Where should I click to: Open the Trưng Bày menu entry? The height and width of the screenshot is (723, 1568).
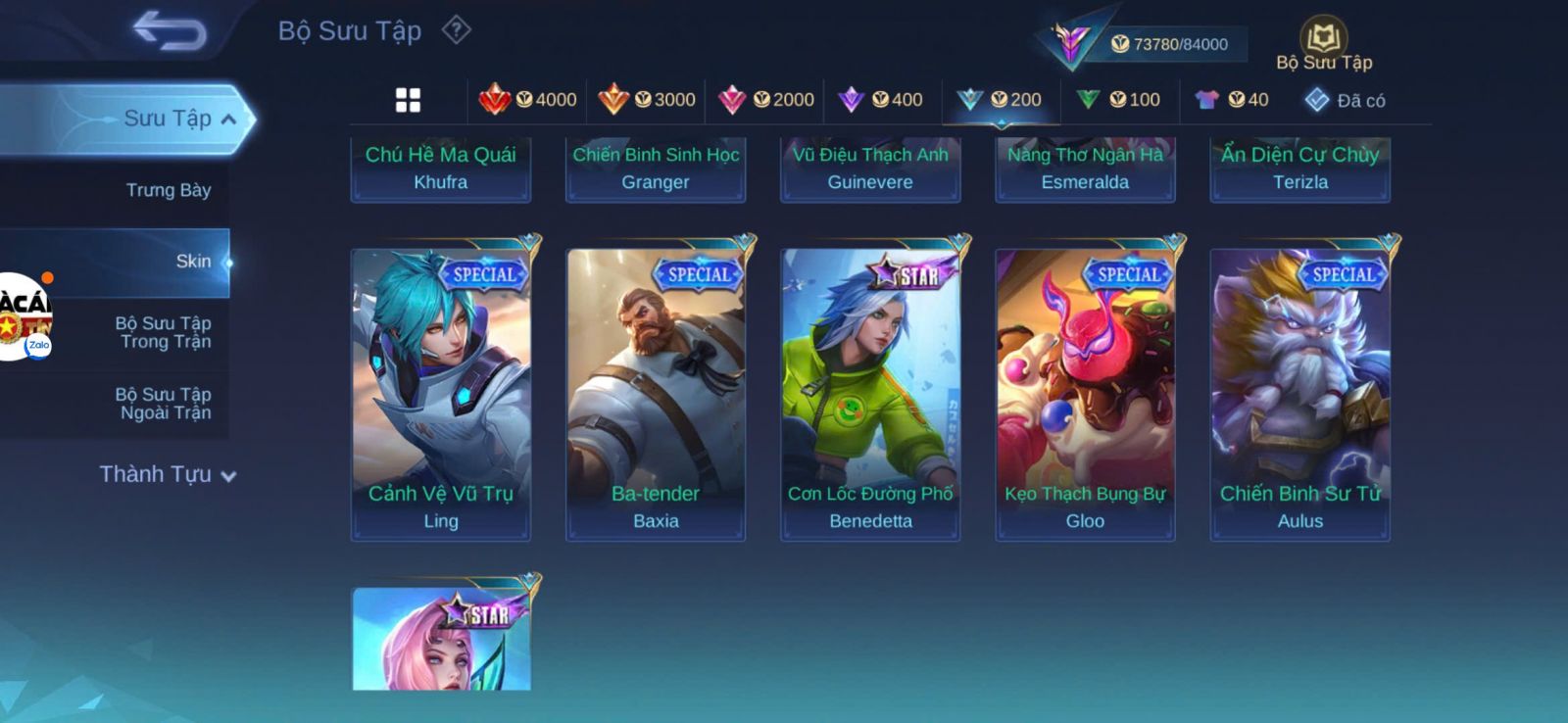tap(168, 190)
